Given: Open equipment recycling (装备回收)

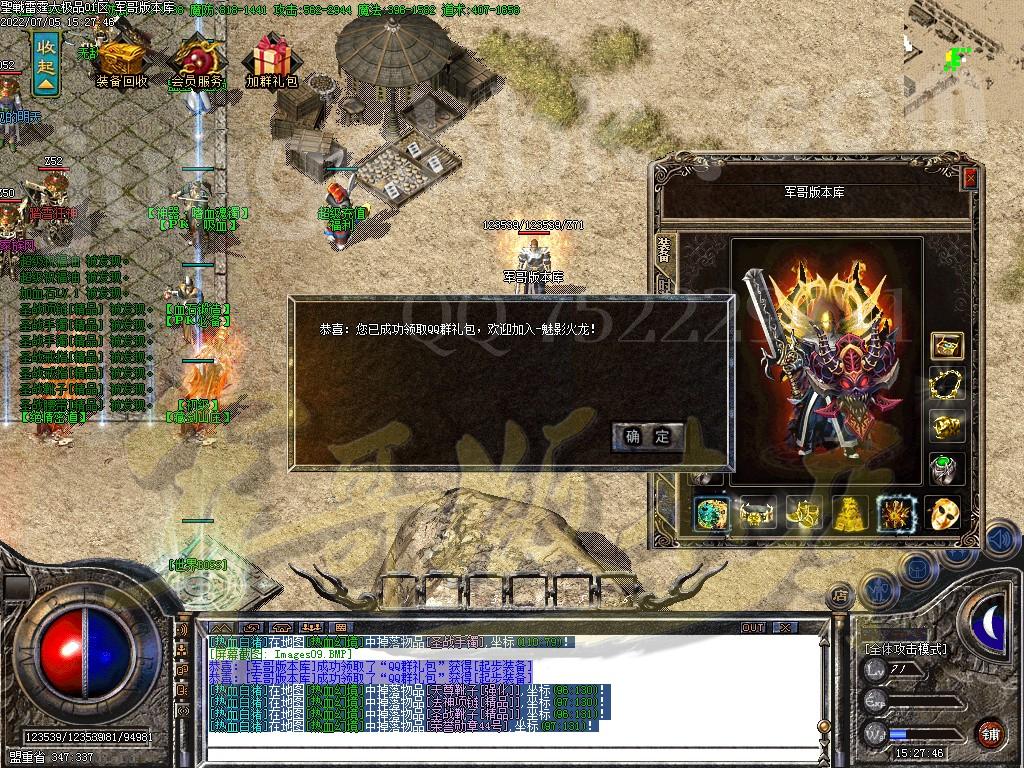Looking at the screenshot, I should coord(122,62).
